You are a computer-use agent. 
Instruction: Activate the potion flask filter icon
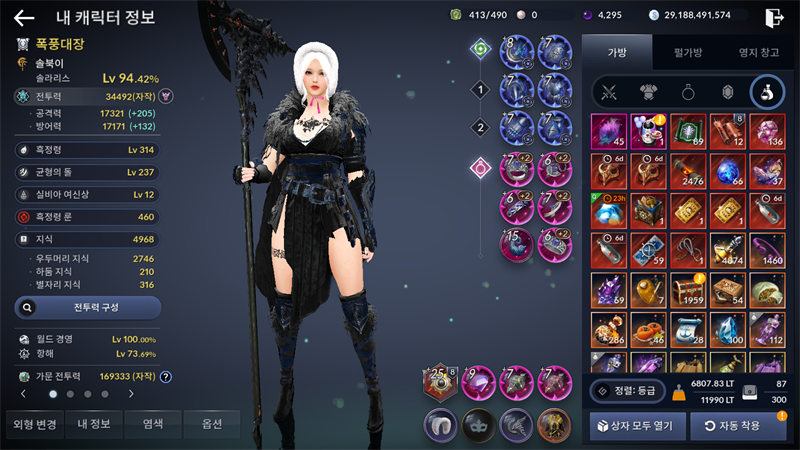(767, 93)
